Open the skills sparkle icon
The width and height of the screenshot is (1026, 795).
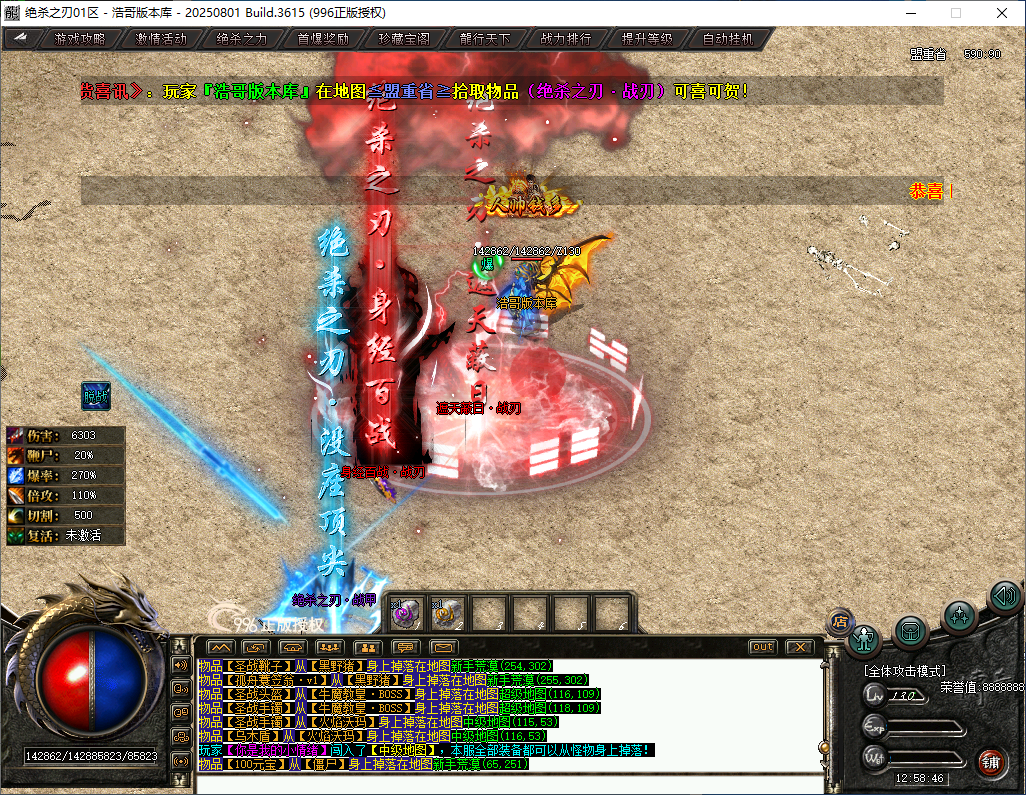point(959,615)
